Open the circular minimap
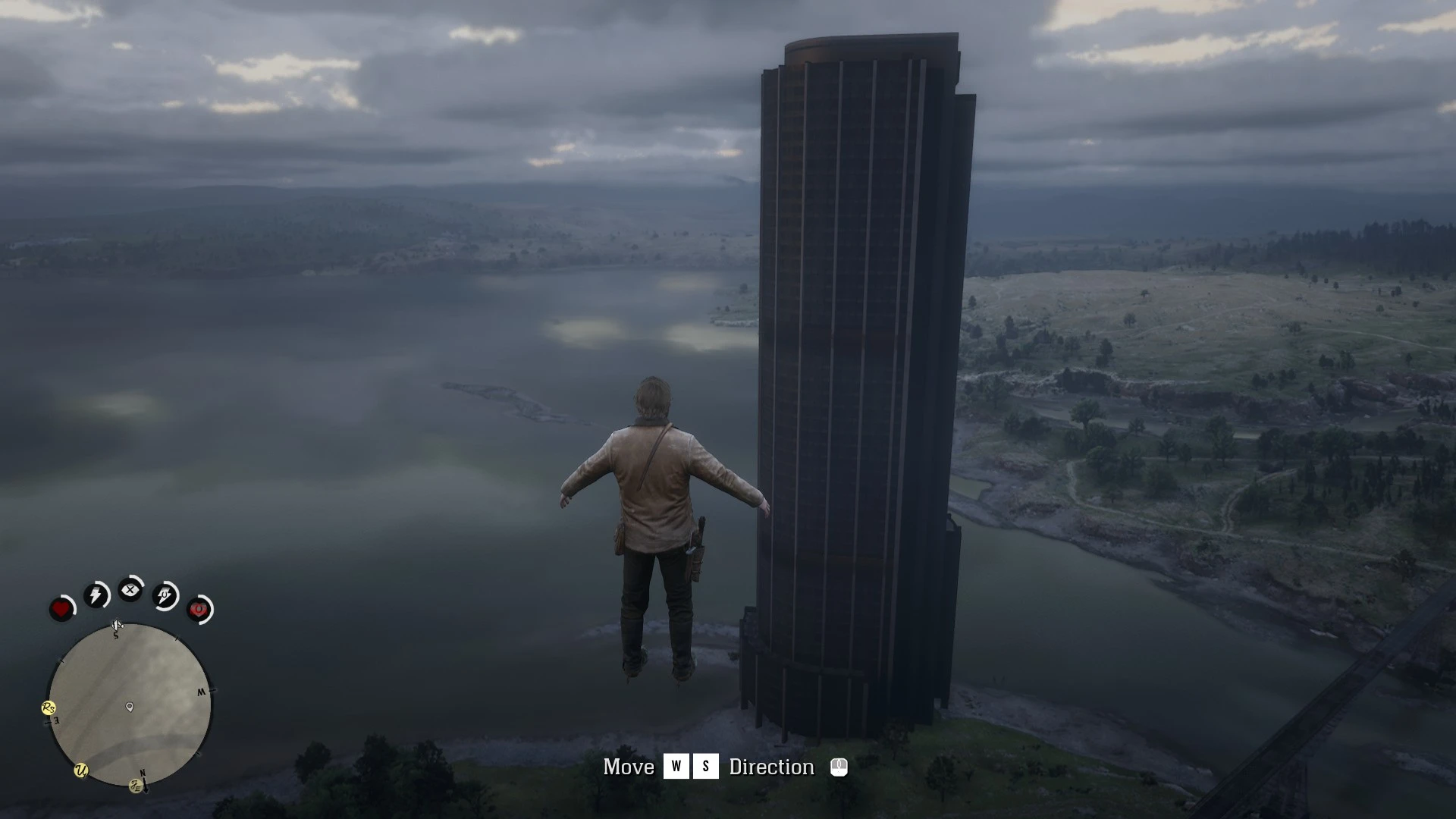This screenshot has height=819, width=1456. coord(130,705)
